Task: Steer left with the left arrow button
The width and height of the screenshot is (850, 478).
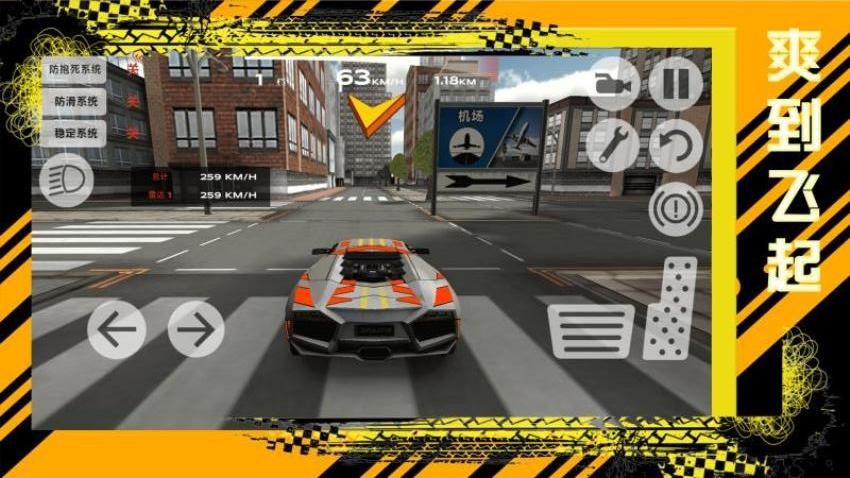Action: (x=116, y=328)
